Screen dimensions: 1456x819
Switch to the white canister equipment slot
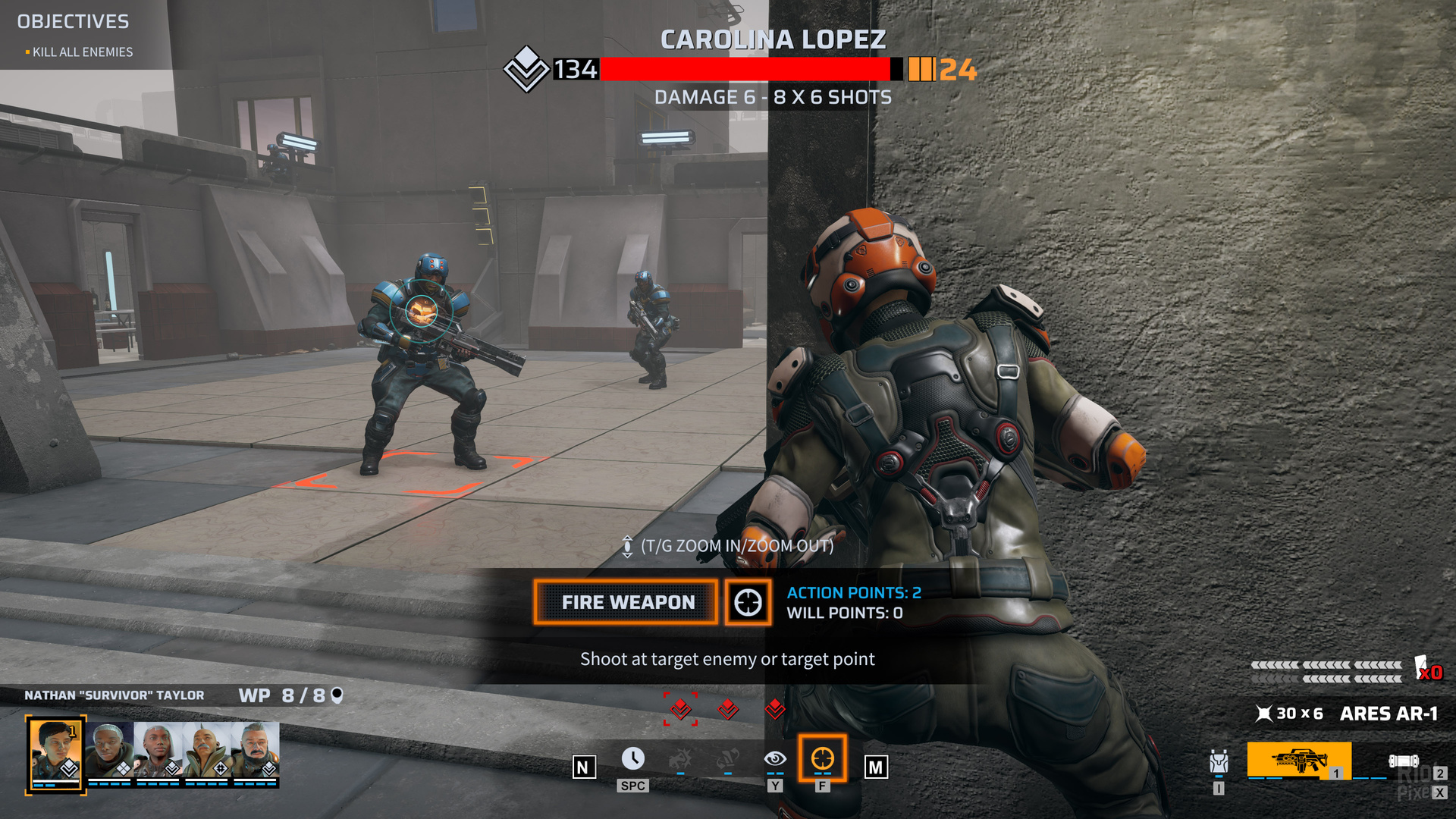1404,761
